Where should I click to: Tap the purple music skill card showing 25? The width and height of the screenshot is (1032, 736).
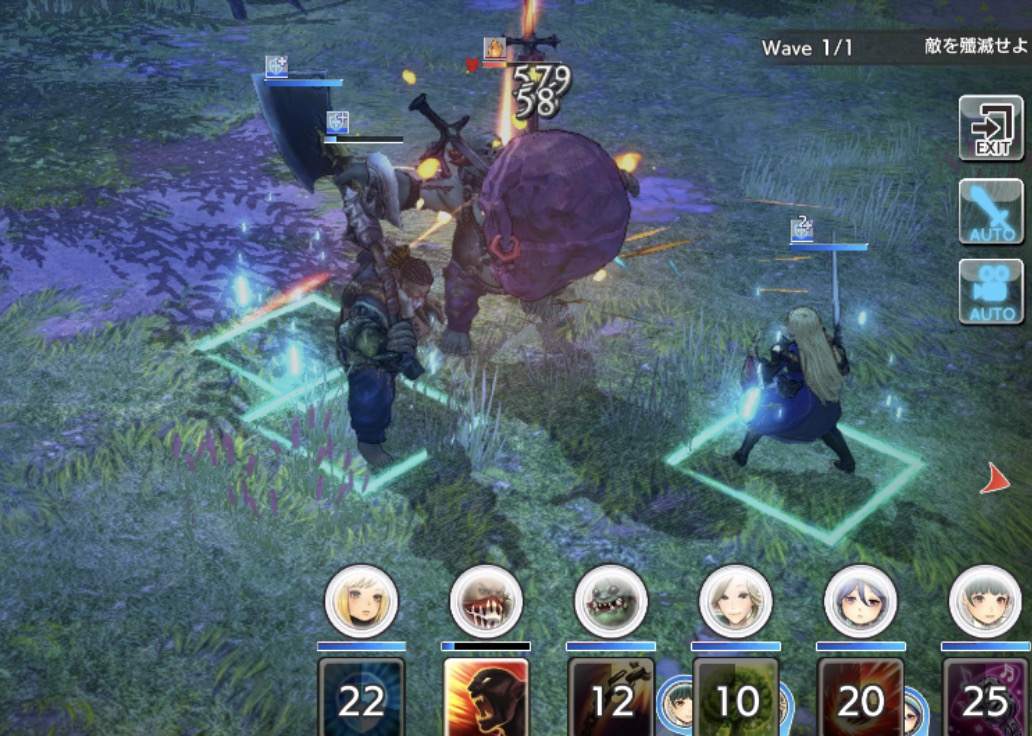[x=985, y=698]
